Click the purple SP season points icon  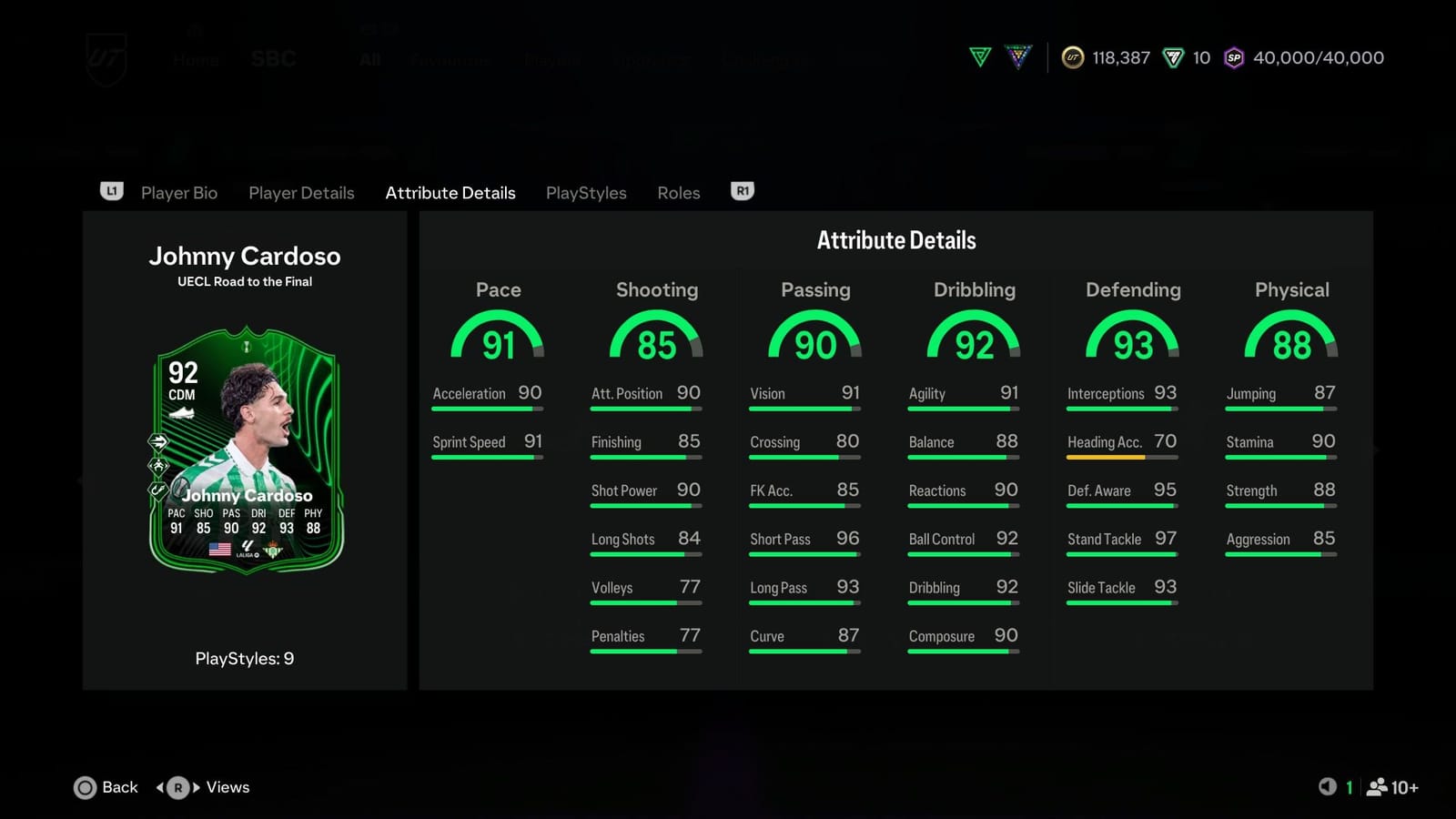[x=1233, y=57]
